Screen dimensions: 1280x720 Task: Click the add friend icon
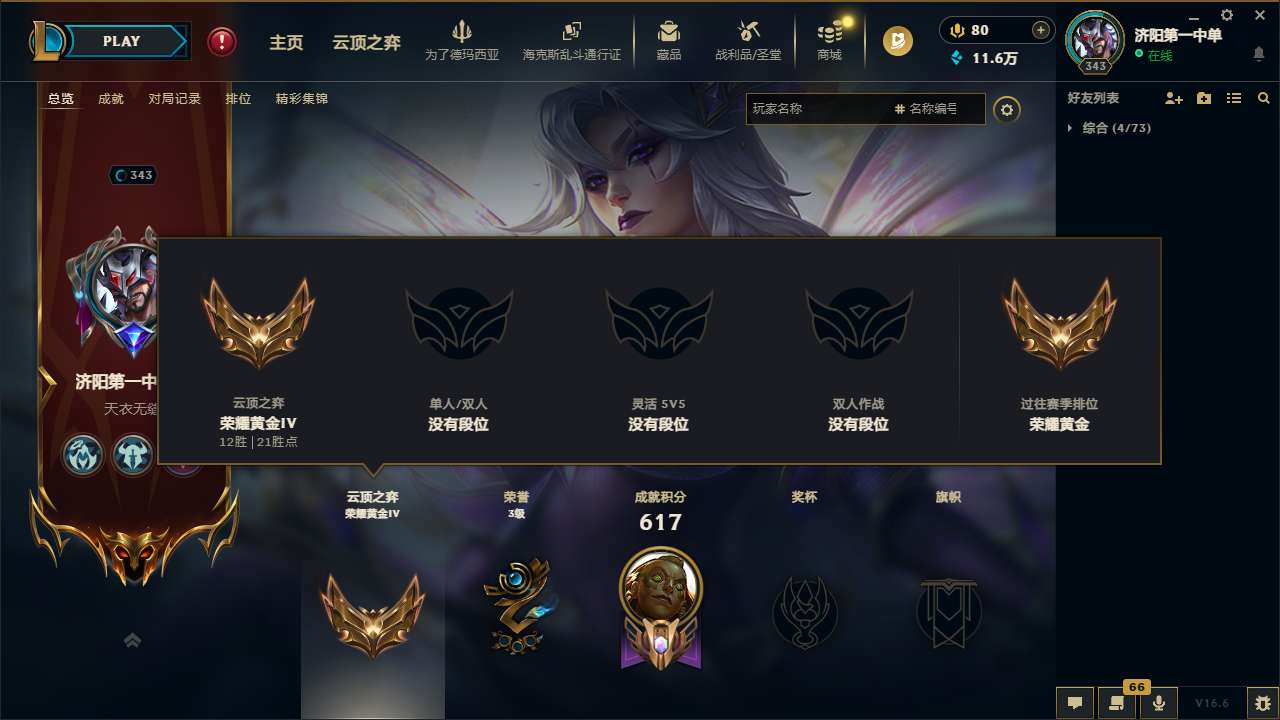(1172, 98)
